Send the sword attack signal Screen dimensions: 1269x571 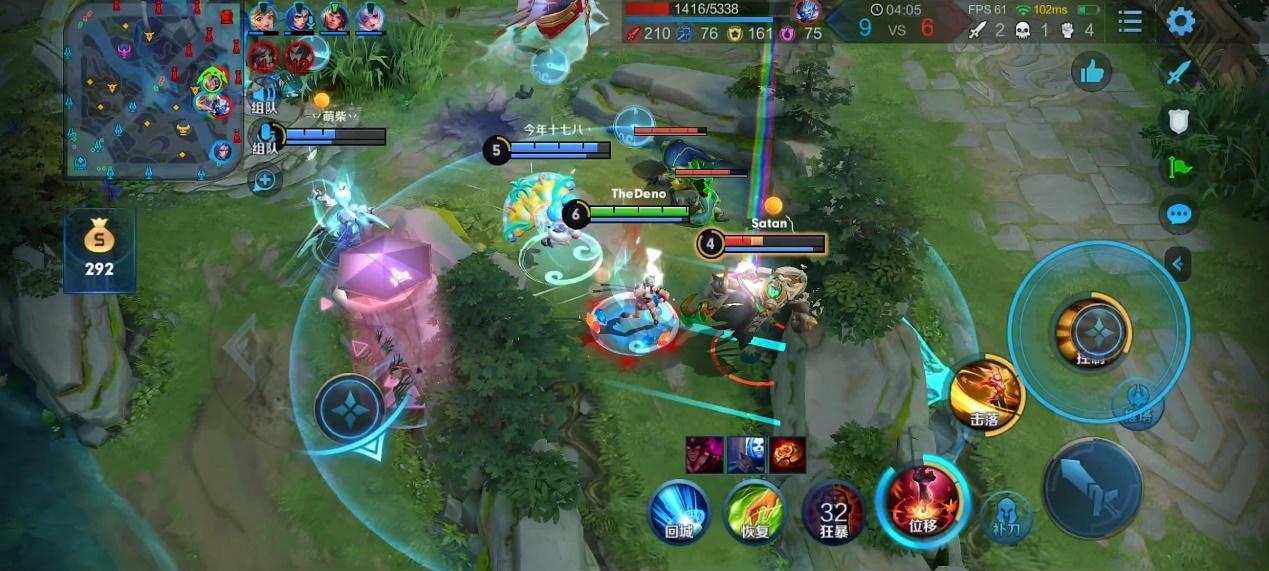pyautogui.click(x=1180, y=72)
